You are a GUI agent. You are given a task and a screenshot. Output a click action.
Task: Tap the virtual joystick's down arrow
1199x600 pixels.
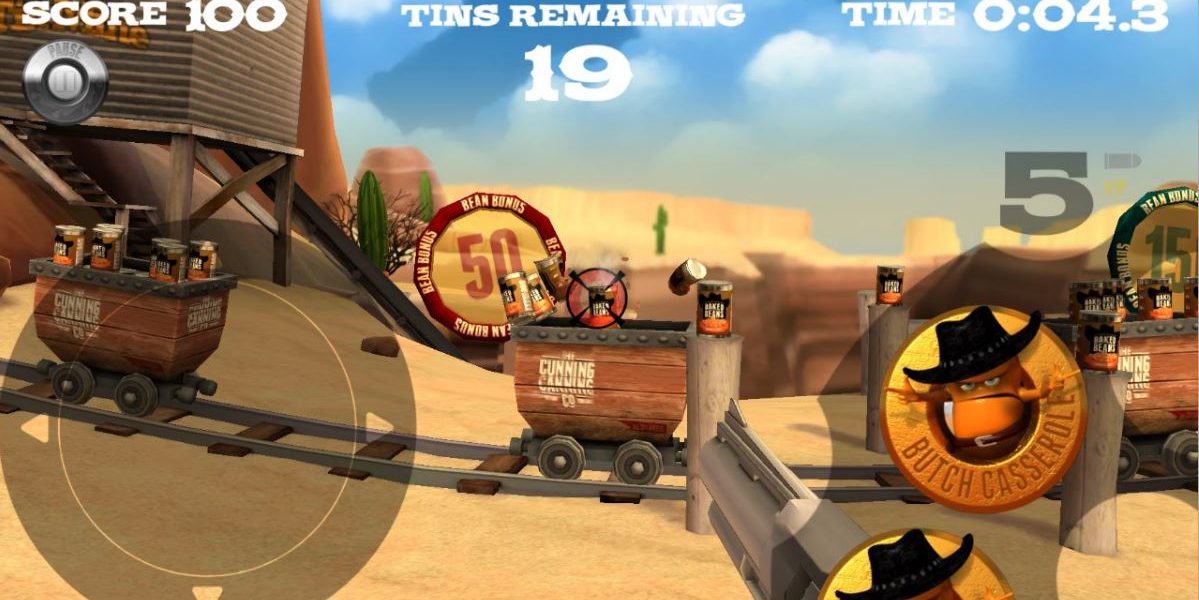tap(207, 592)
